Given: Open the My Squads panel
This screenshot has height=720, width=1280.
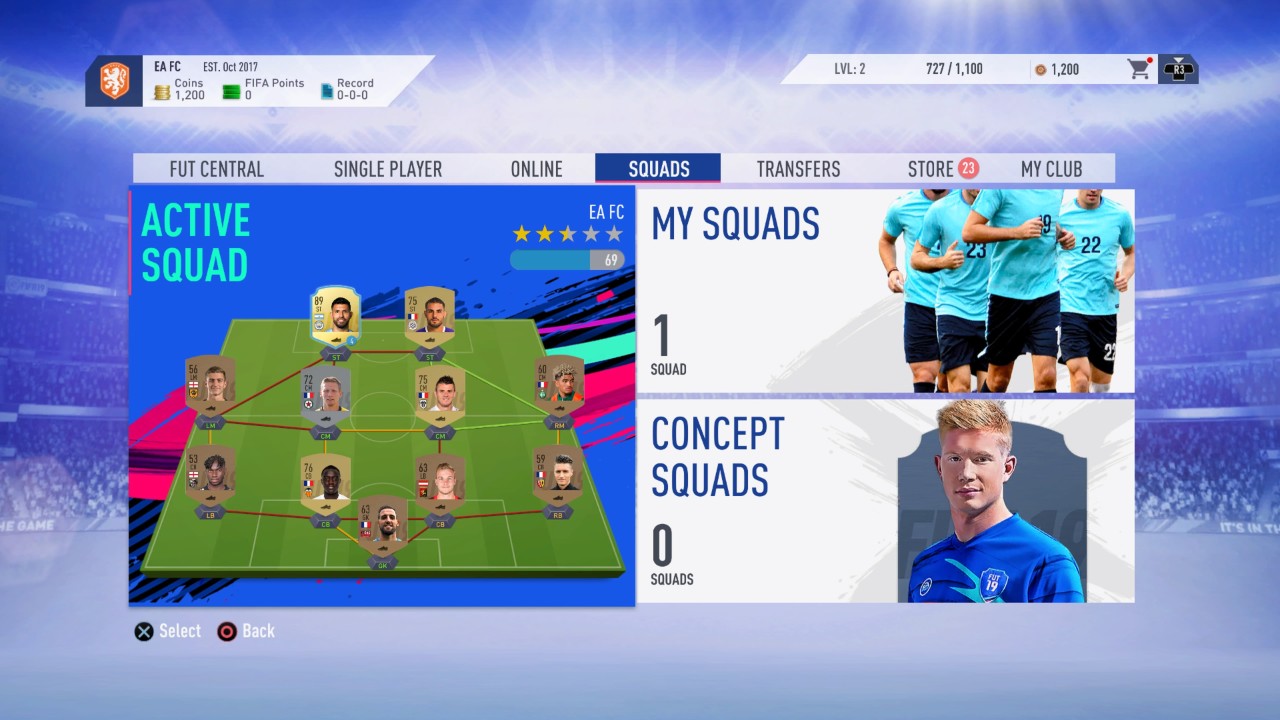Looking at the screenshot, I should click(884, 291).
